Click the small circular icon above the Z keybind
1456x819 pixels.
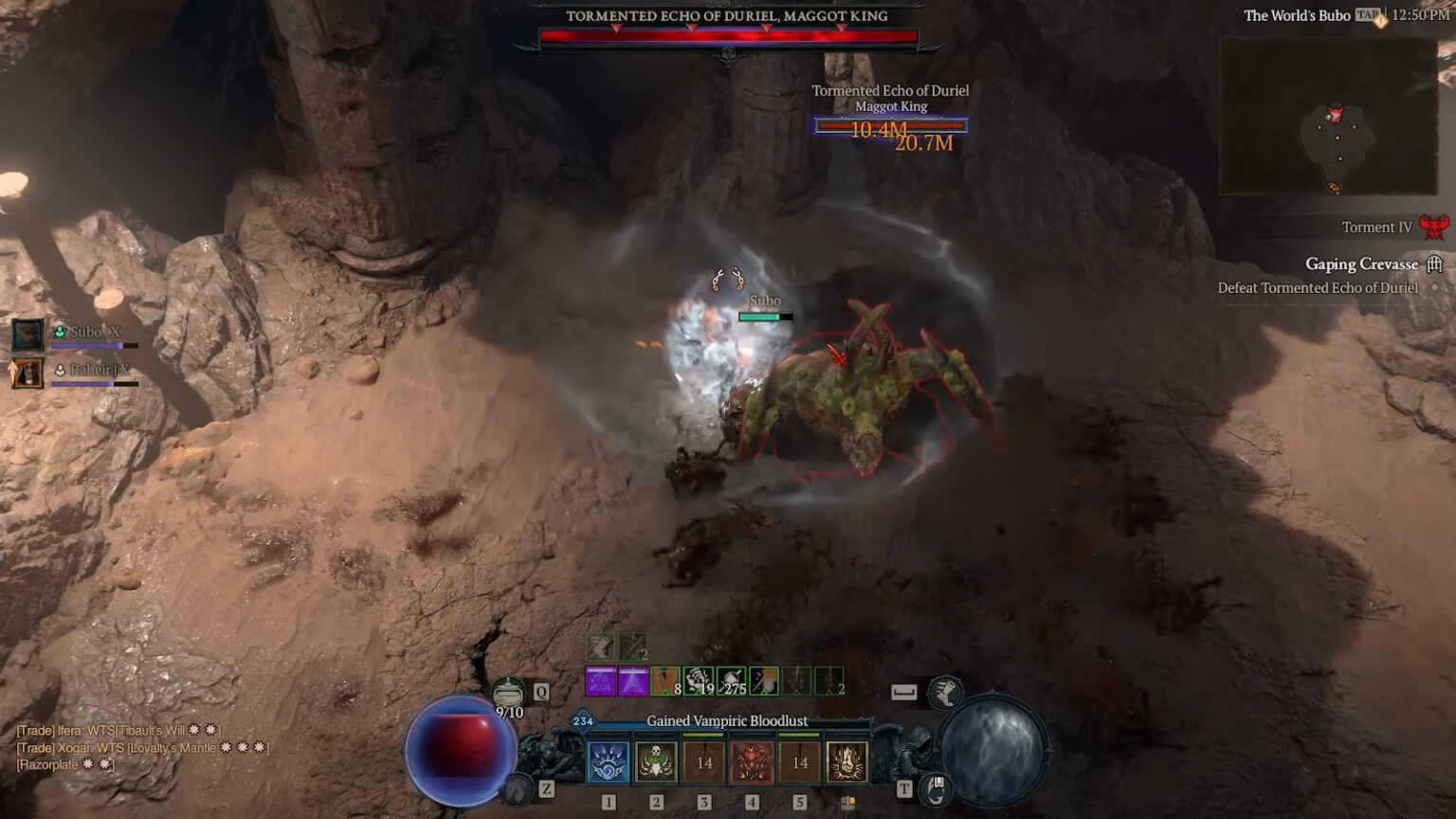pyautogui.click(x=517, y=790)
